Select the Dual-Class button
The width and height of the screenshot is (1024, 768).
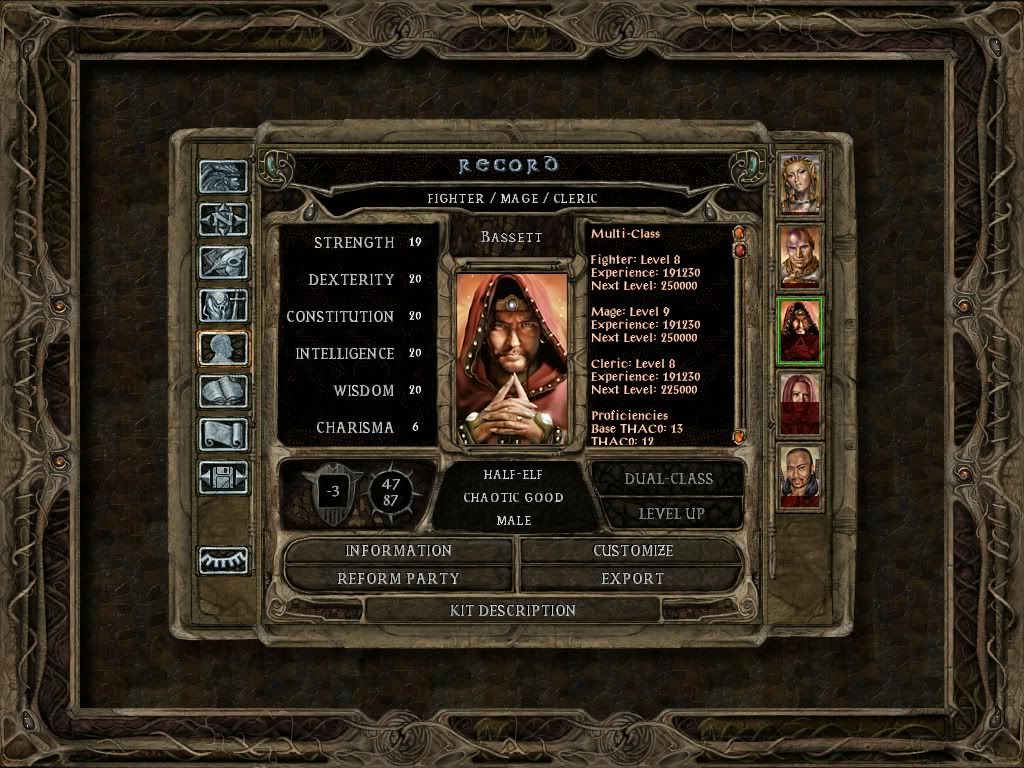(x=668, y=479)
